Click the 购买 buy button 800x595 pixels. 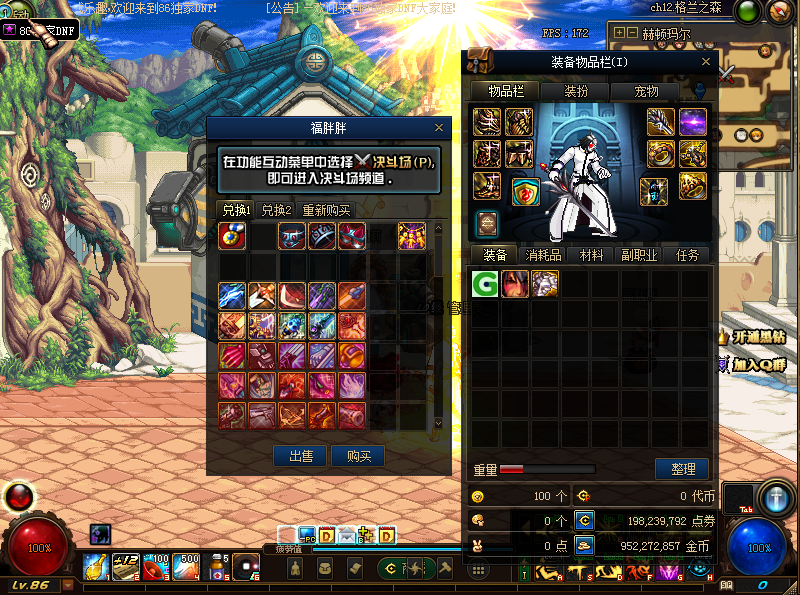(357, 456)
